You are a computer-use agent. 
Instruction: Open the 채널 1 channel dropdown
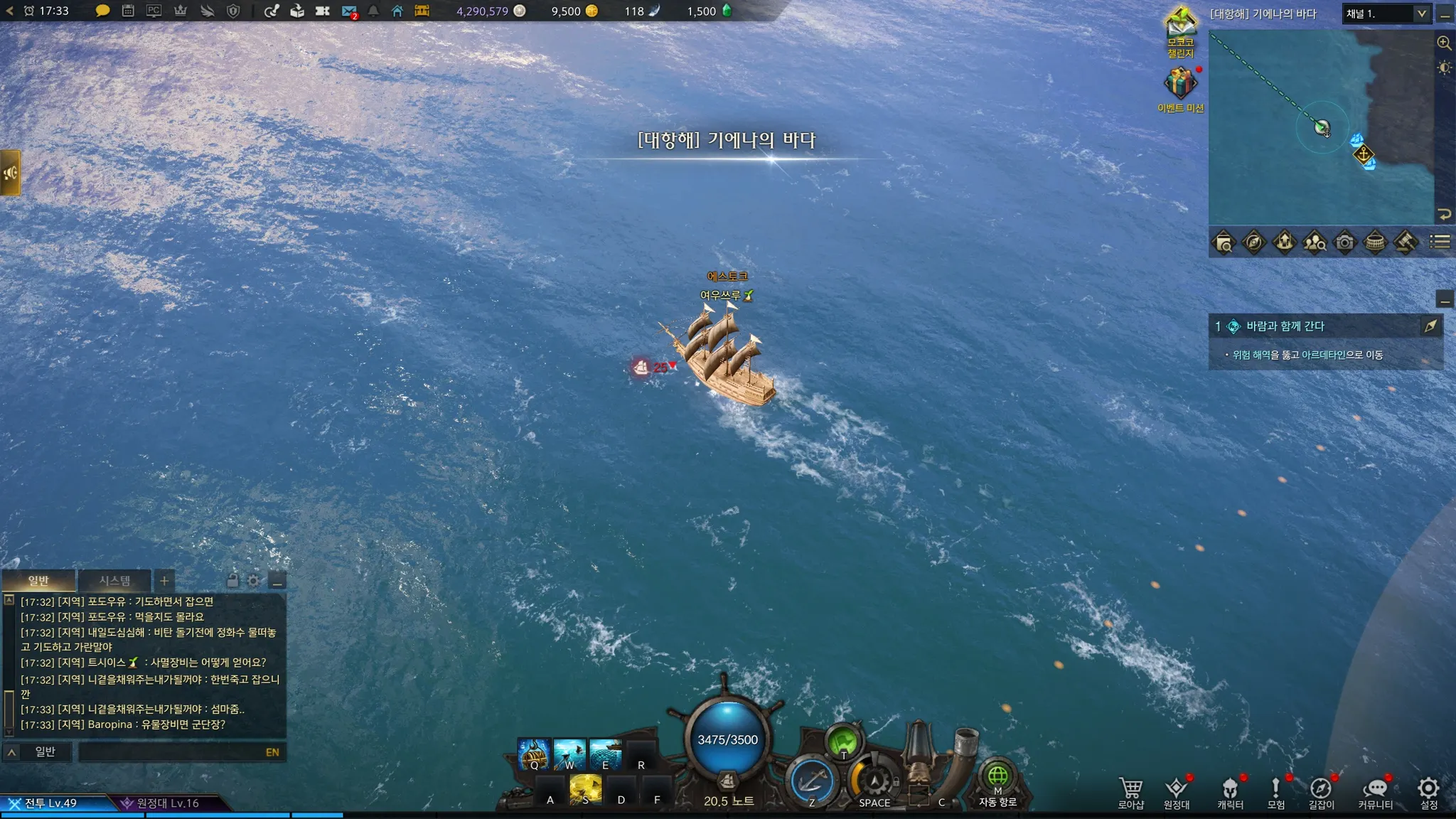[x=1386, y=14]
